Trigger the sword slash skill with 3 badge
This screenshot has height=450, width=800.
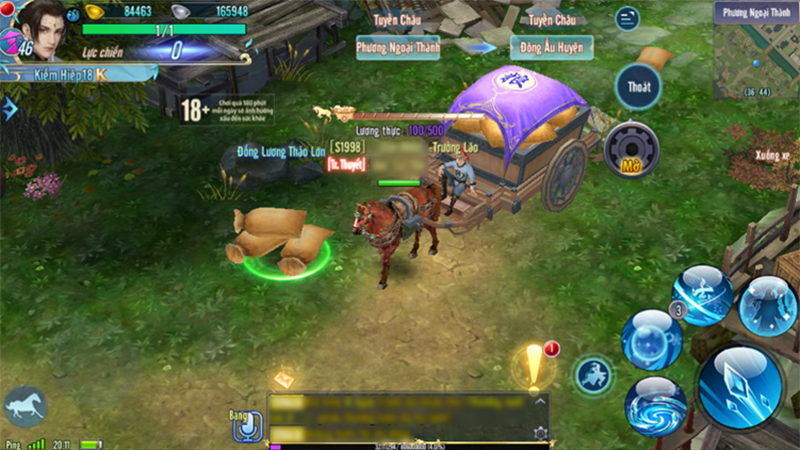[701, 294]
